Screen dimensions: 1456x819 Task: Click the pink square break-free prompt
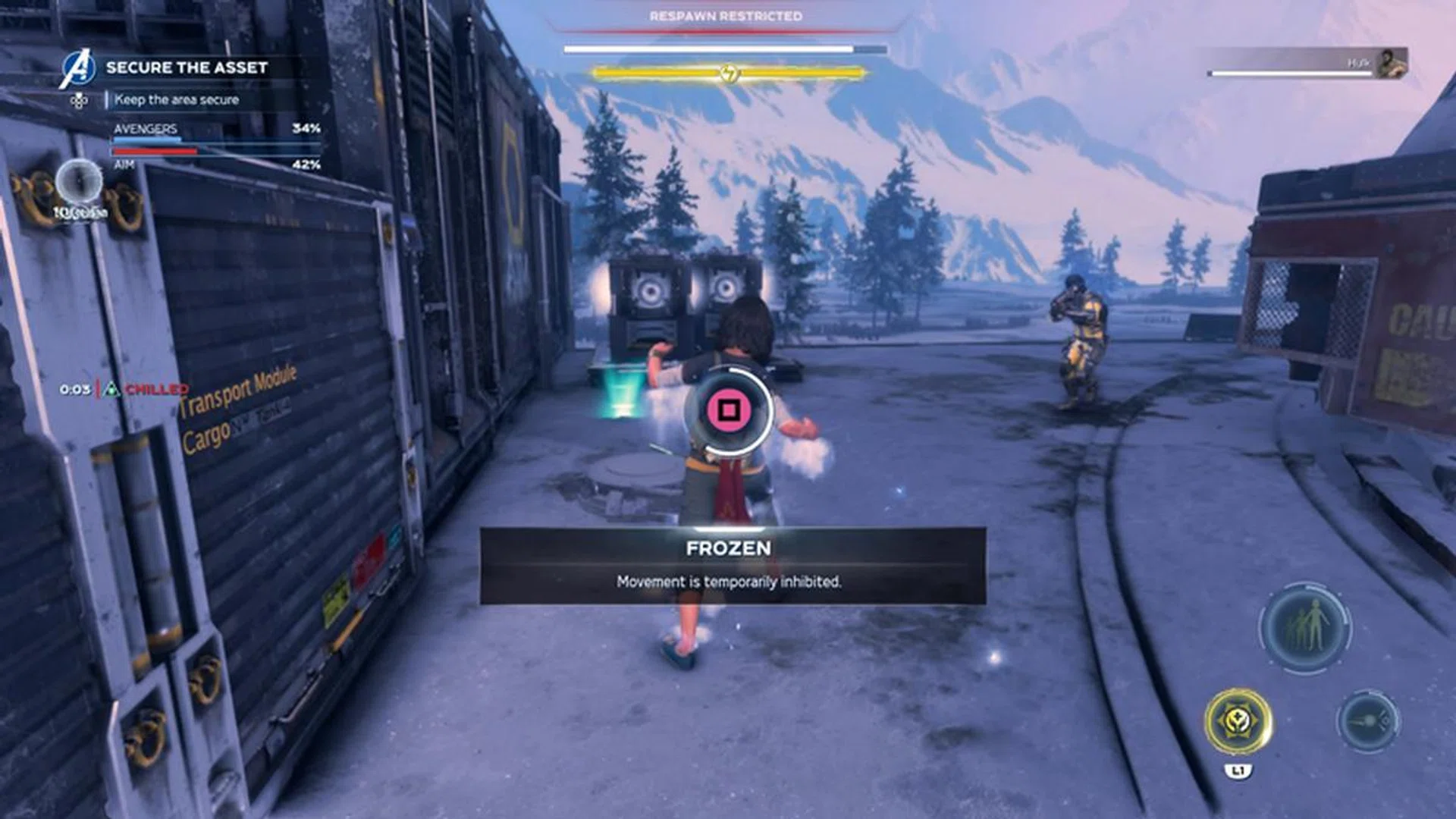click(728, 410)
